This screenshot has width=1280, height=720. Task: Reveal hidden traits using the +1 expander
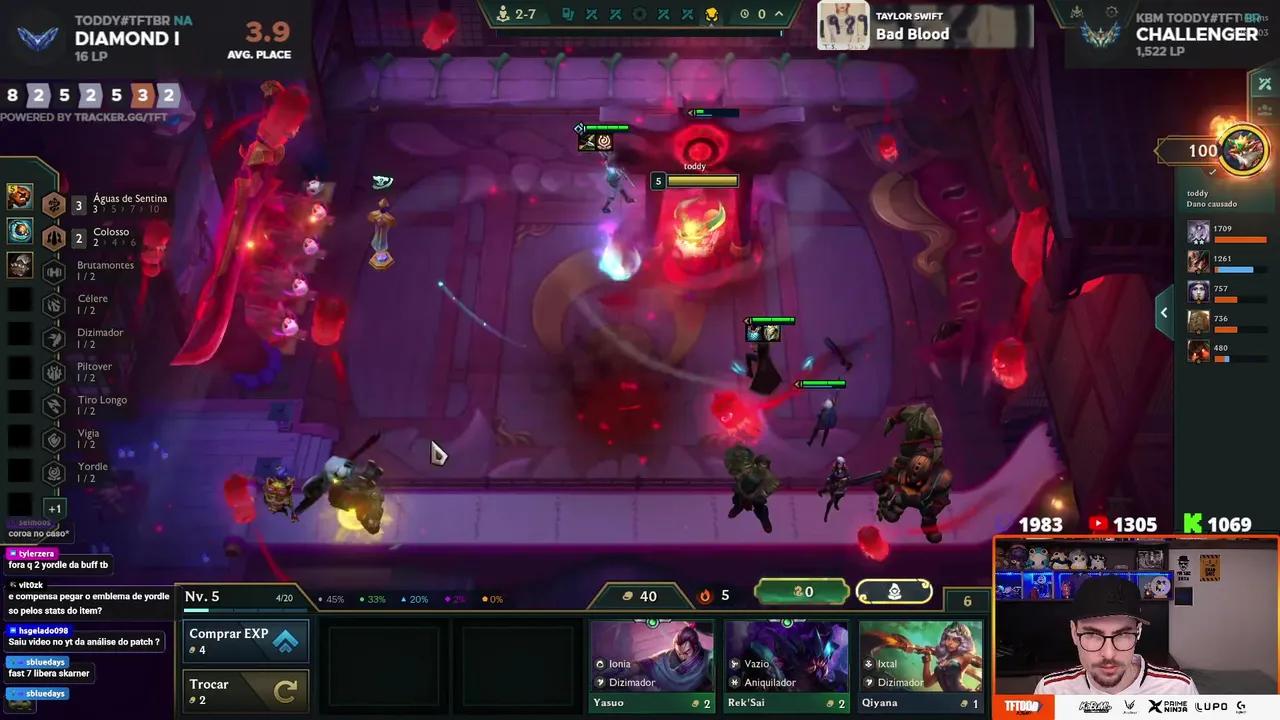pyautogui.click(x=54, y=509)
